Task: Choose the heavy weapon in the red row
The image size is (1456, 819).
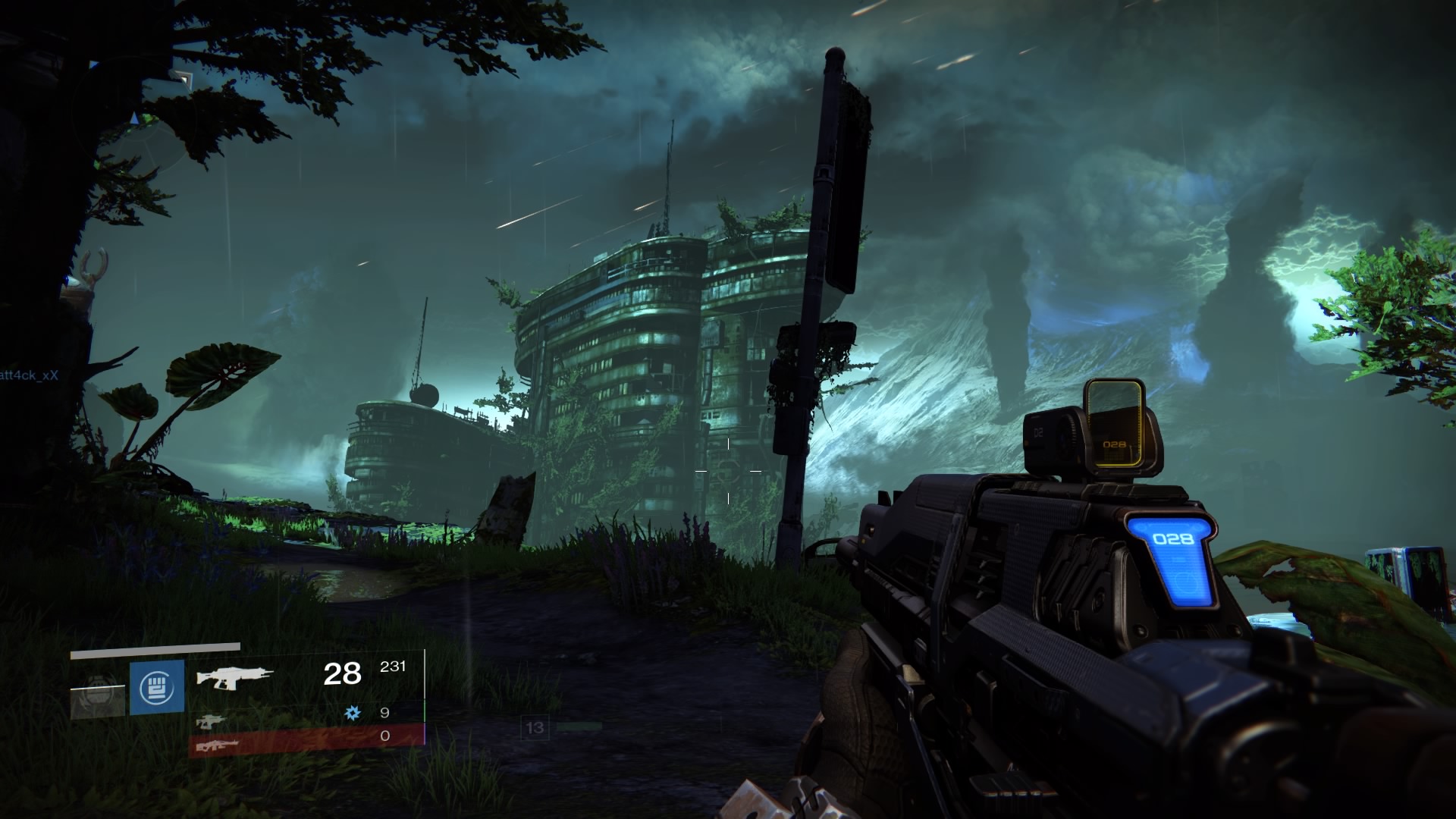Action: pos(218,745)
